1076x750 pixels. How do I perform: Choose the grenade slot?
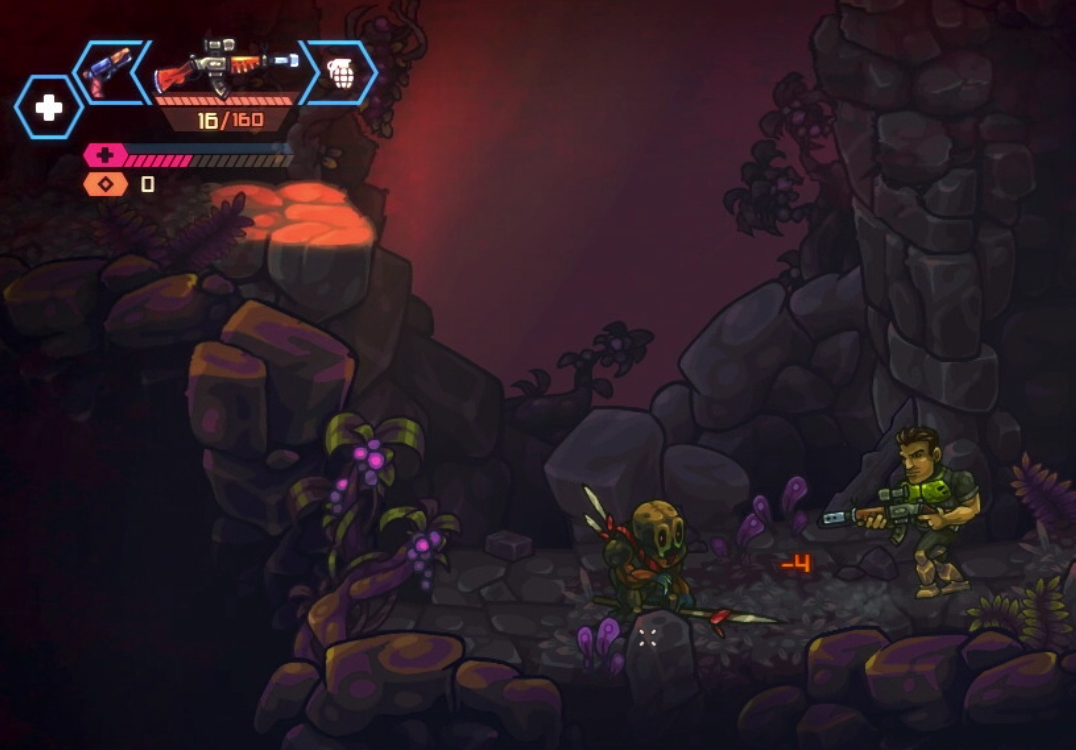[x=342, y=72]
